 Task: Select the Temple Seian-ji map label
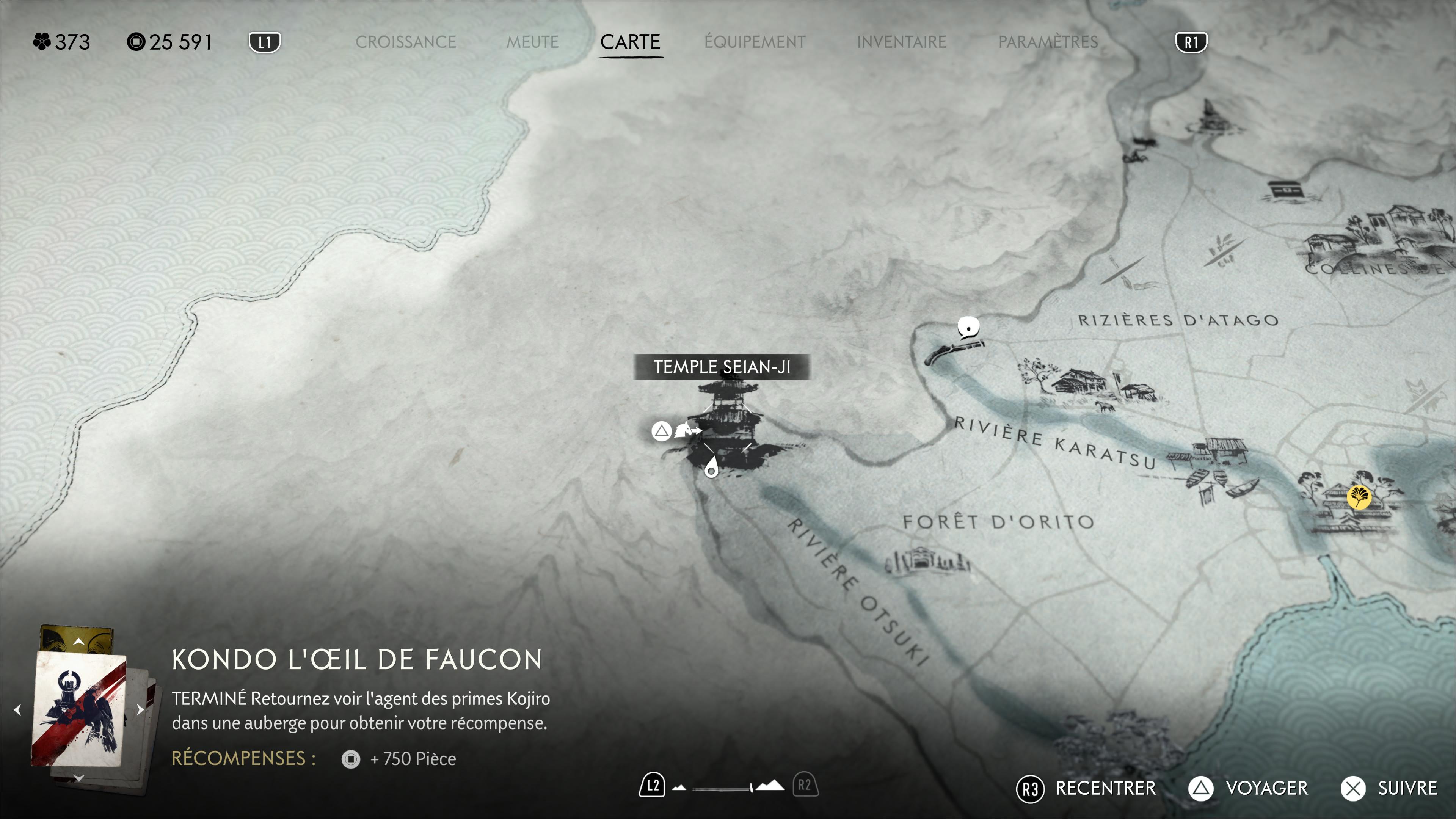tap(722, 367)
